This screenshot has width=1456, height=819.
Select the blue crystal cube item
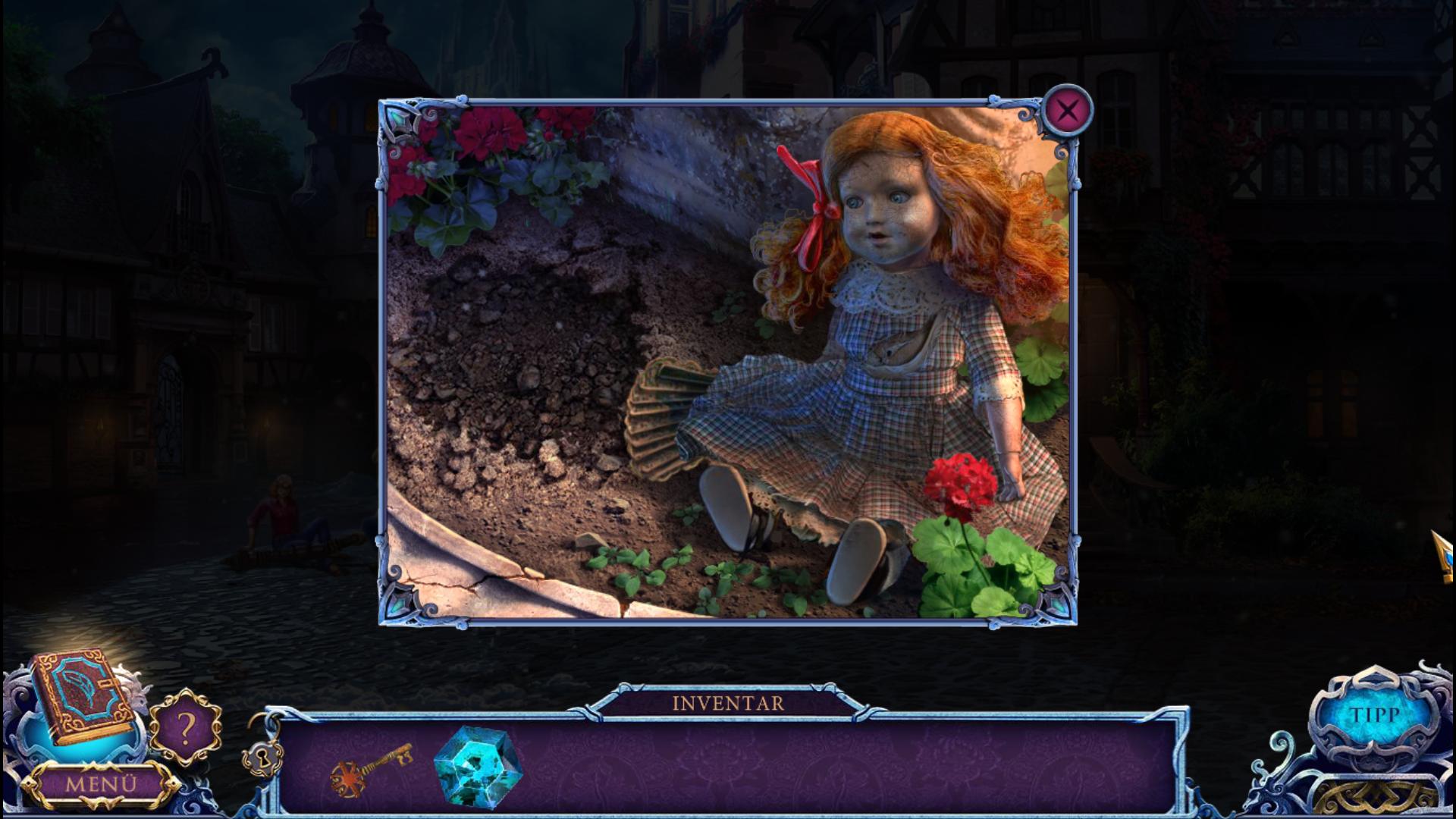pyautogui.click(x=477, y=767)
